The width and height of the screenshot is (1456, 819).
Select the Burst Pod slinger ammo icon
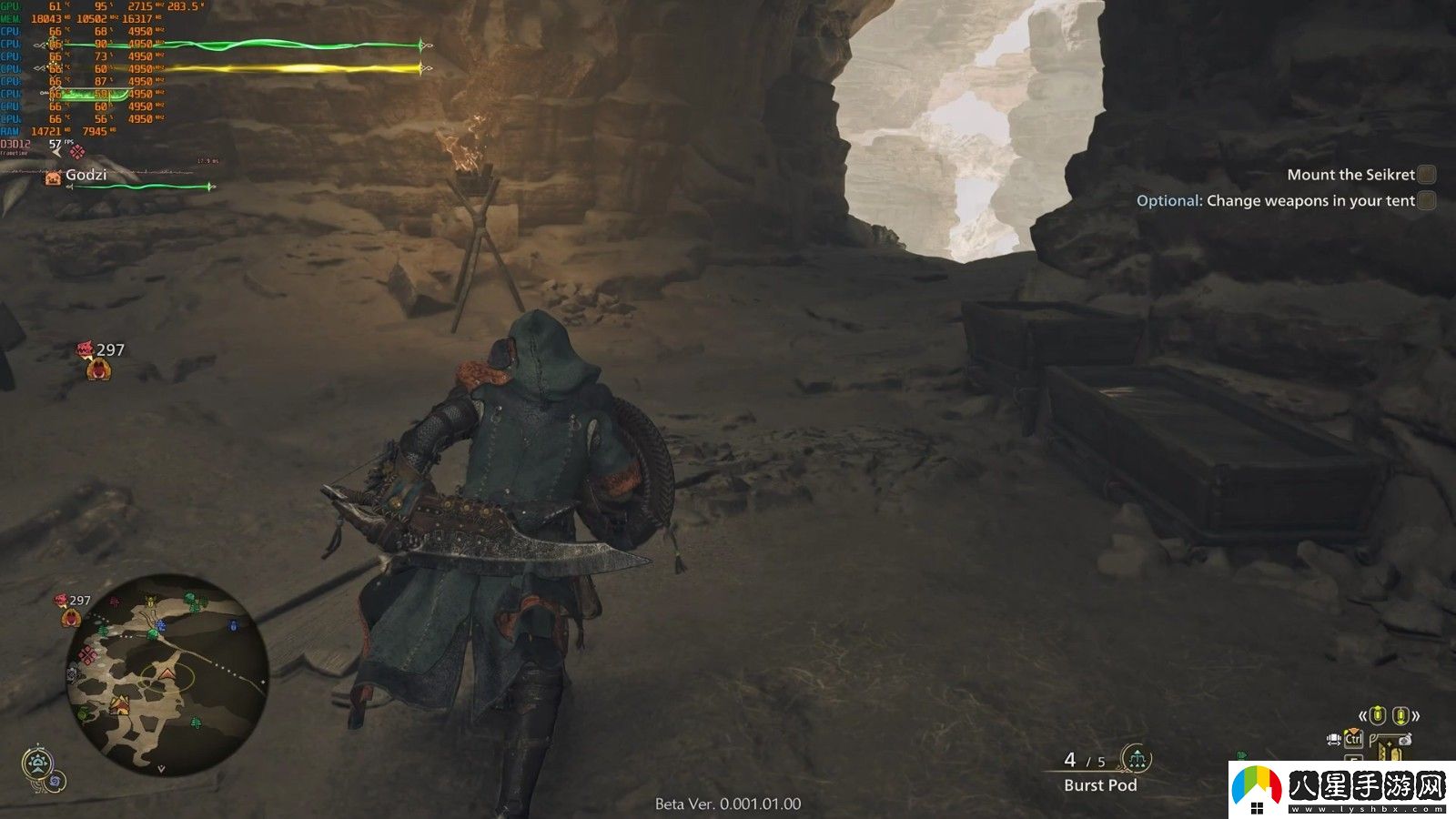(1136, 757)
